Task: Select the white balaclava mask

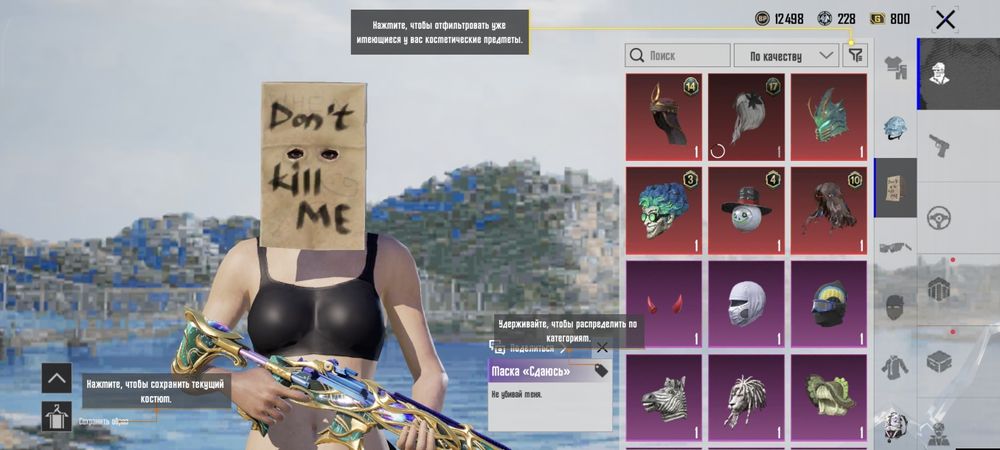Action: (746, 303)
